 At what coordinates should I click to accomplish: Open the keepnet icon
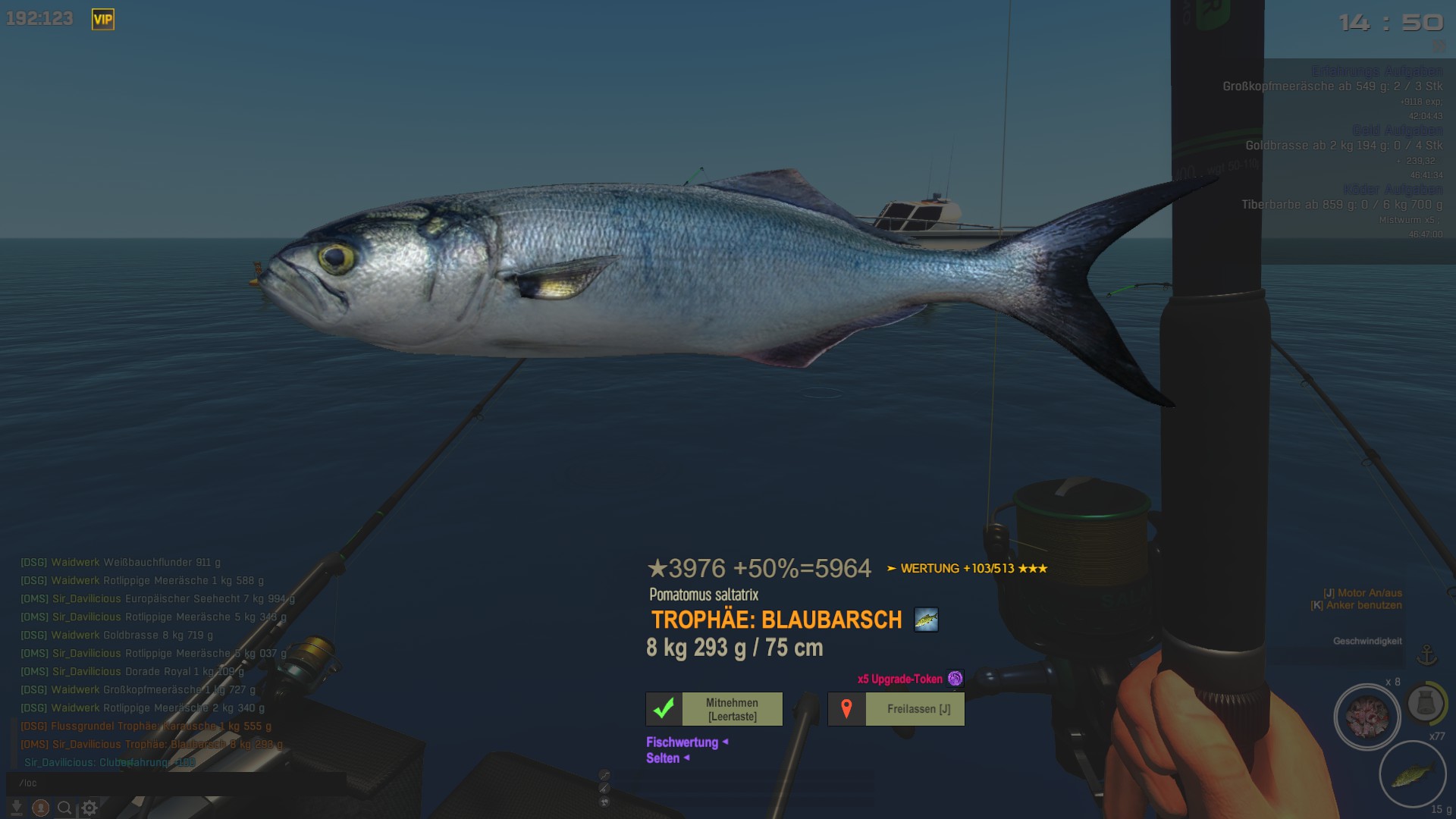(x=1425, y=704)
